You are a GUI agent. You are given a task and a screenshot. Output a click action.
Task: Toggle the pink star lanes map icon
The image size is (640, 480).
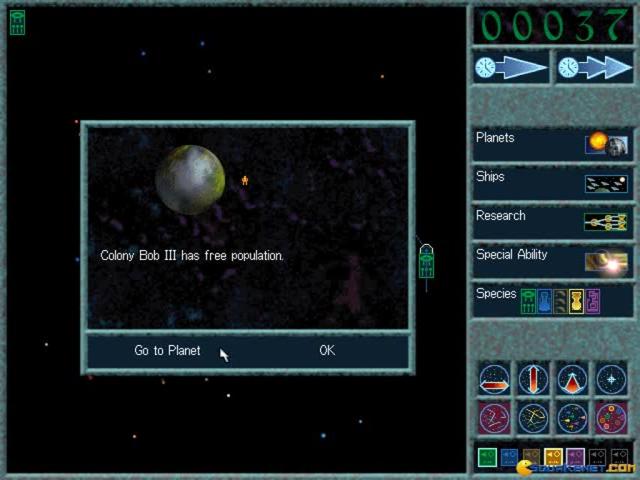pyautogui.click(x=495, y=417)
